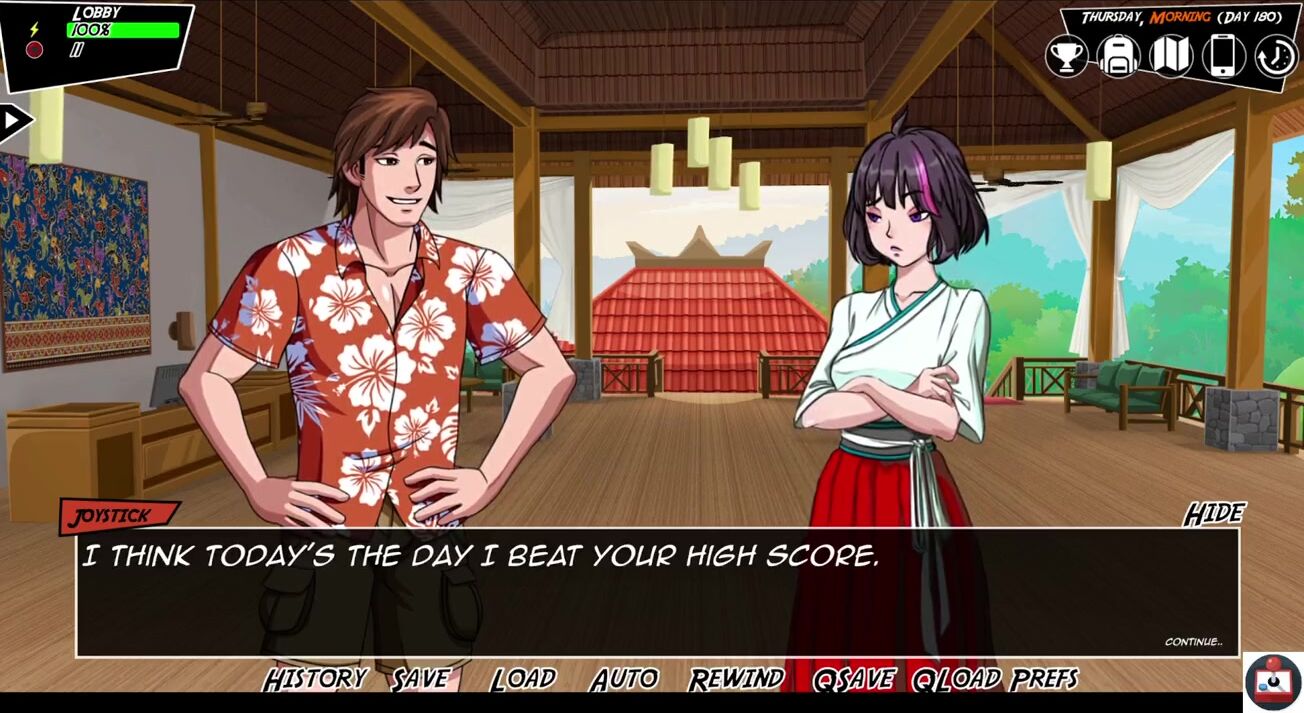Rewind the previous dialogue line

[736, 680]
